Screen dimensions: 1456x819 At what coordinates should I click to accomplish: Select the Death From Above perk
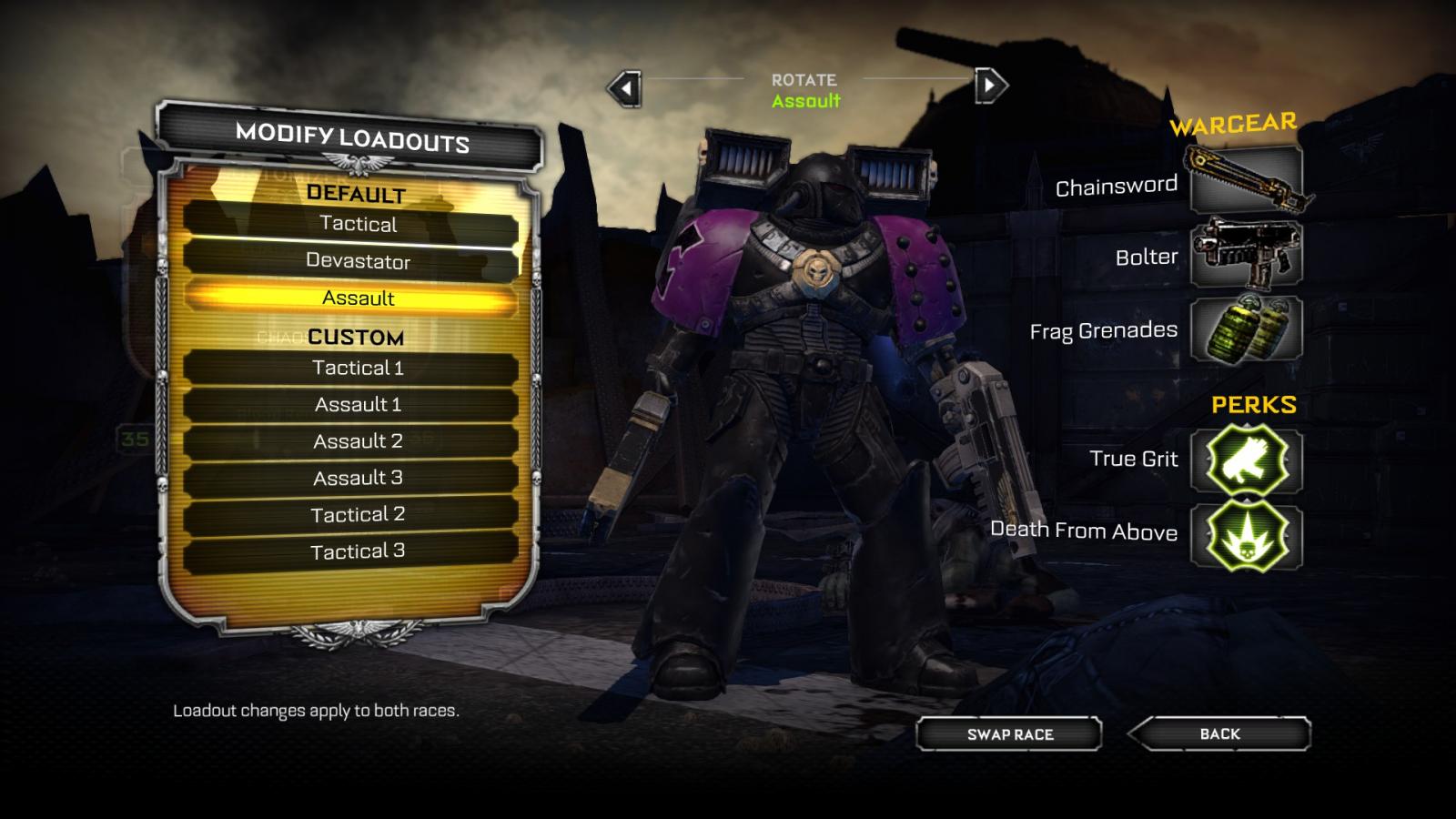[x=1246, y=535]
